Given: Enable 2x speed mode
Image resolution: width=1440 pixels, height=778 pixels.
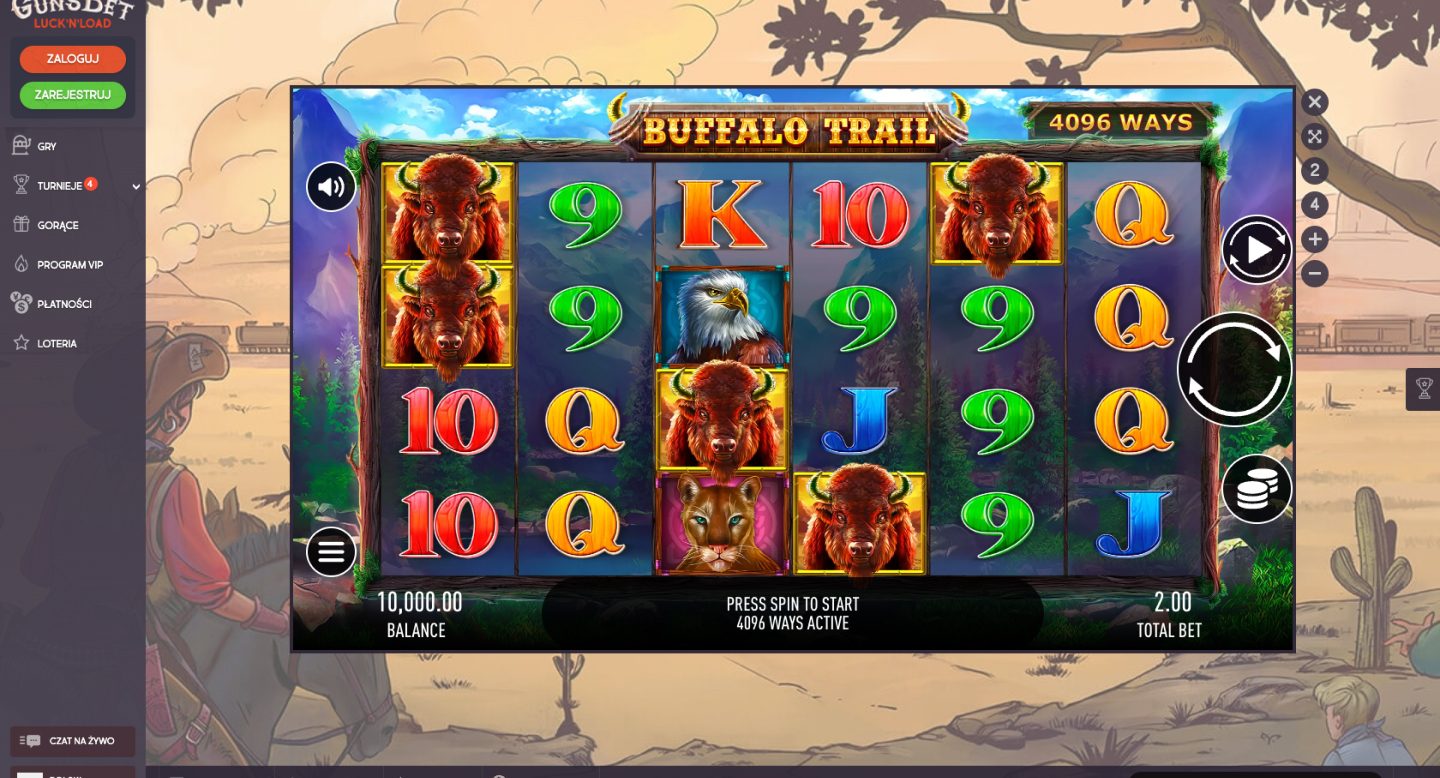Looking at the screenshot, I should (x=1315, y=172).
